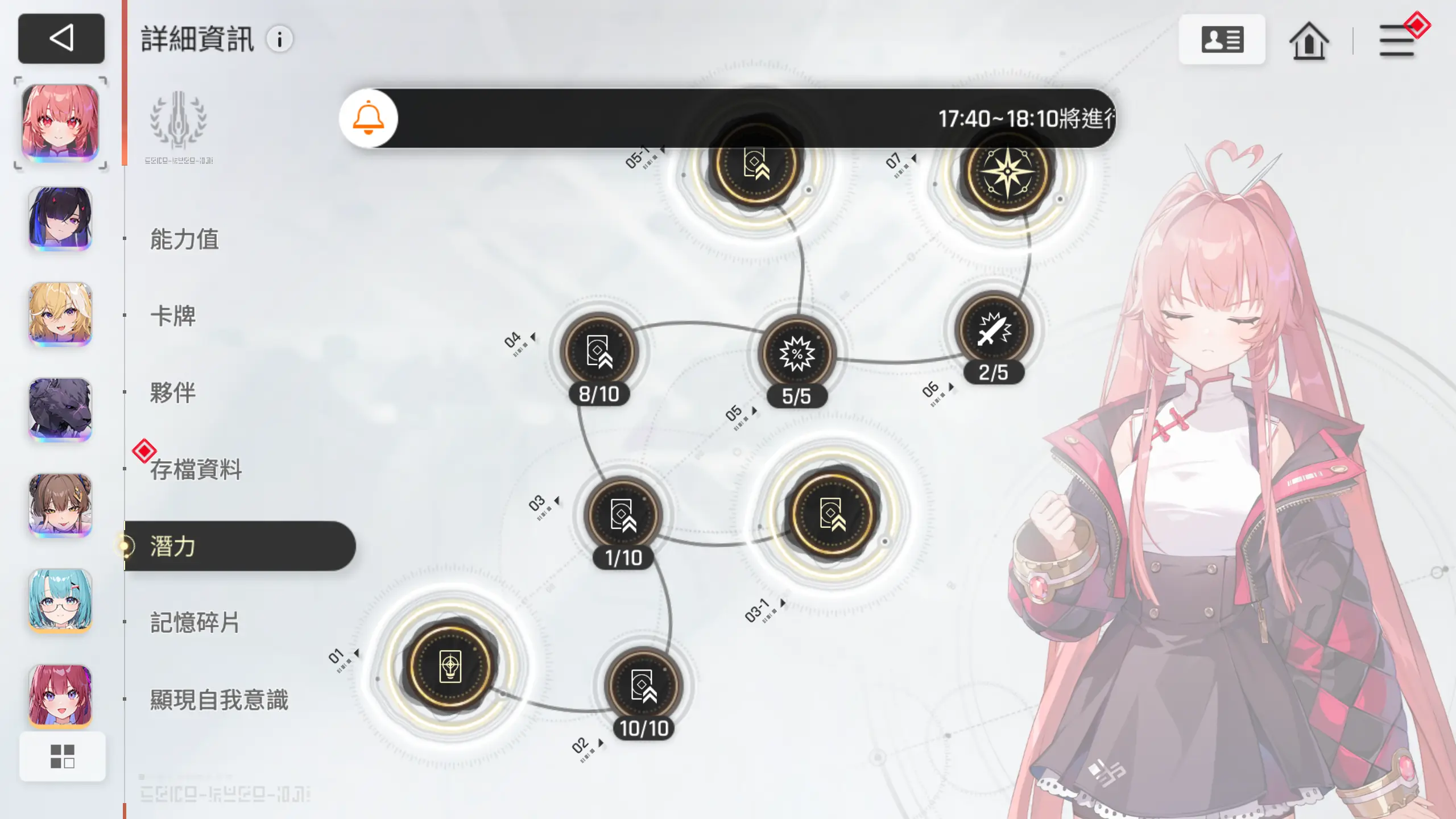The width and height of the screenshot is (1456, 819).
Task: Open the hamburger menu
Action: click(x=1397, y=41)
